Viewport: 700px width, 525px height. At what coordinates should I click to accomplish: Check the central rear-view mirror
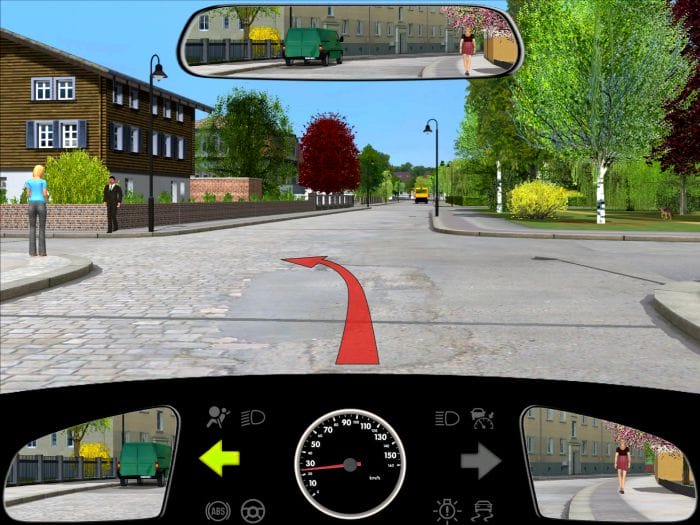click(350, 42)
